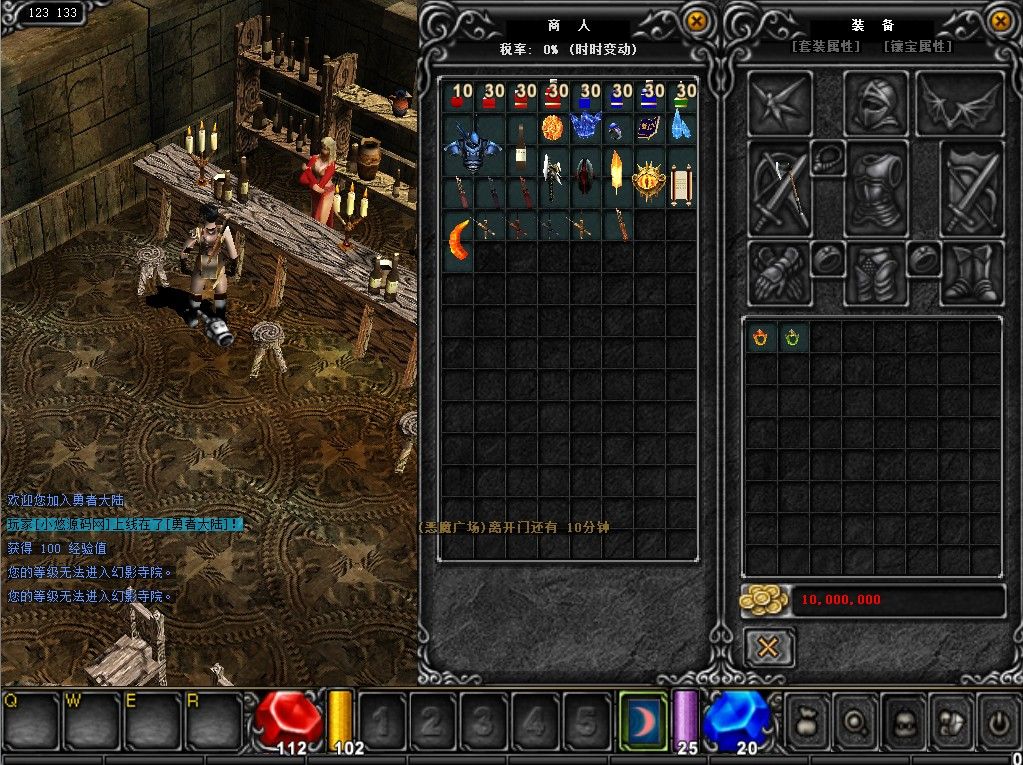Activate the crescent moon skill slot
1023x765 pixels.
(642, 718)
